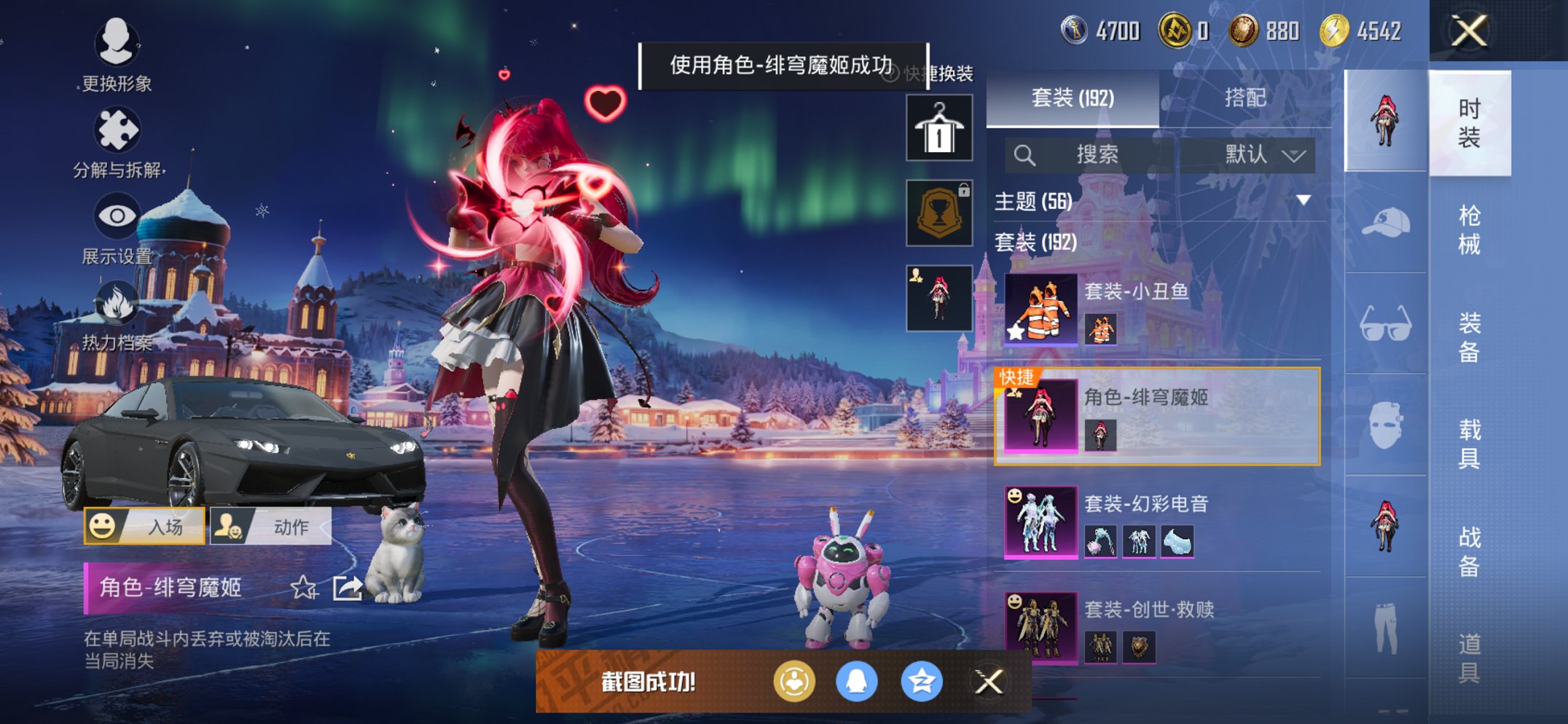Open the 分解与拆解 dismantle icon
Viewport: 1568px width, 724px height.
pyautogui.click(x=117, y=122)
